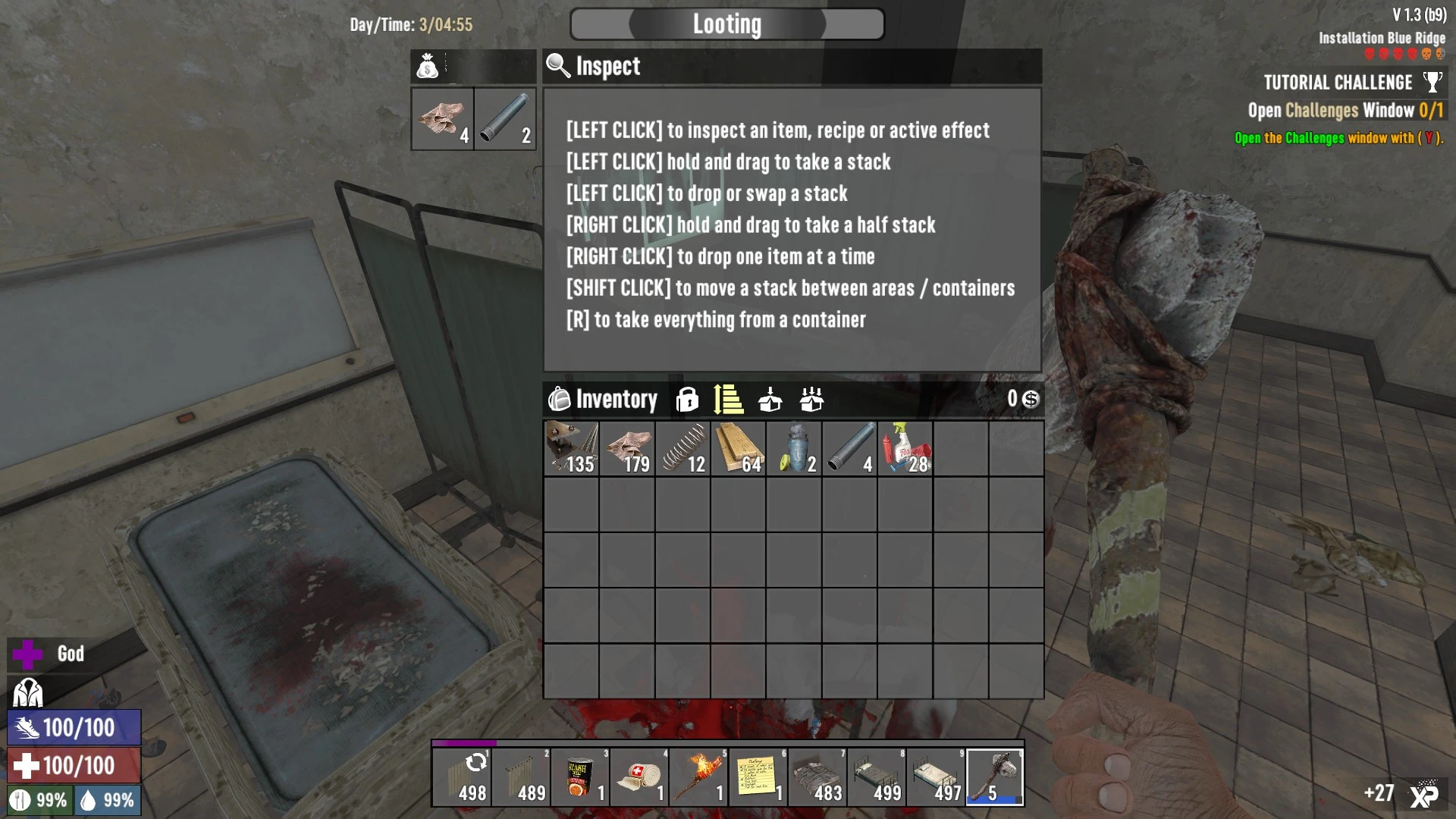Take the iron pipe from the loot container

[505, 118]
